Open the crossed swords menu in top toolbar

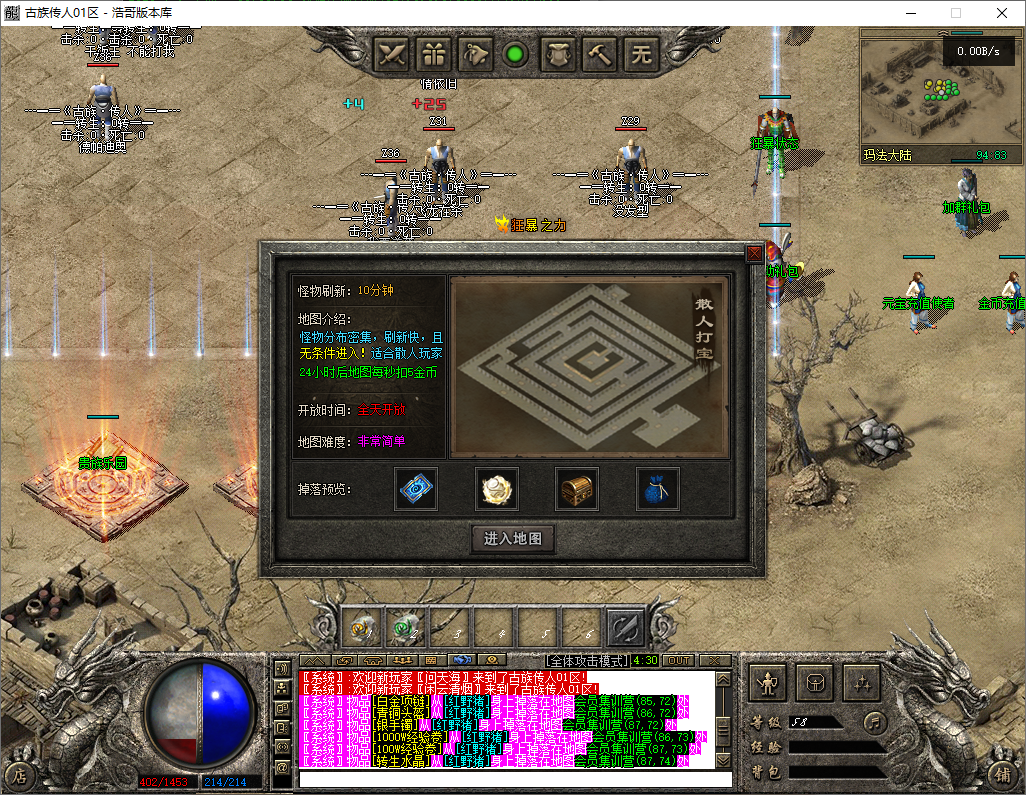click(393, 54)
